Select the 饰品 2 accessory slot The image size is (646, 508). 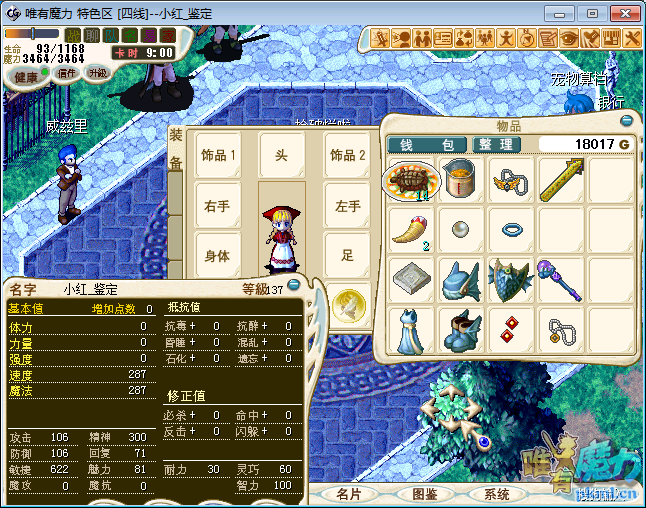point(347,155)
